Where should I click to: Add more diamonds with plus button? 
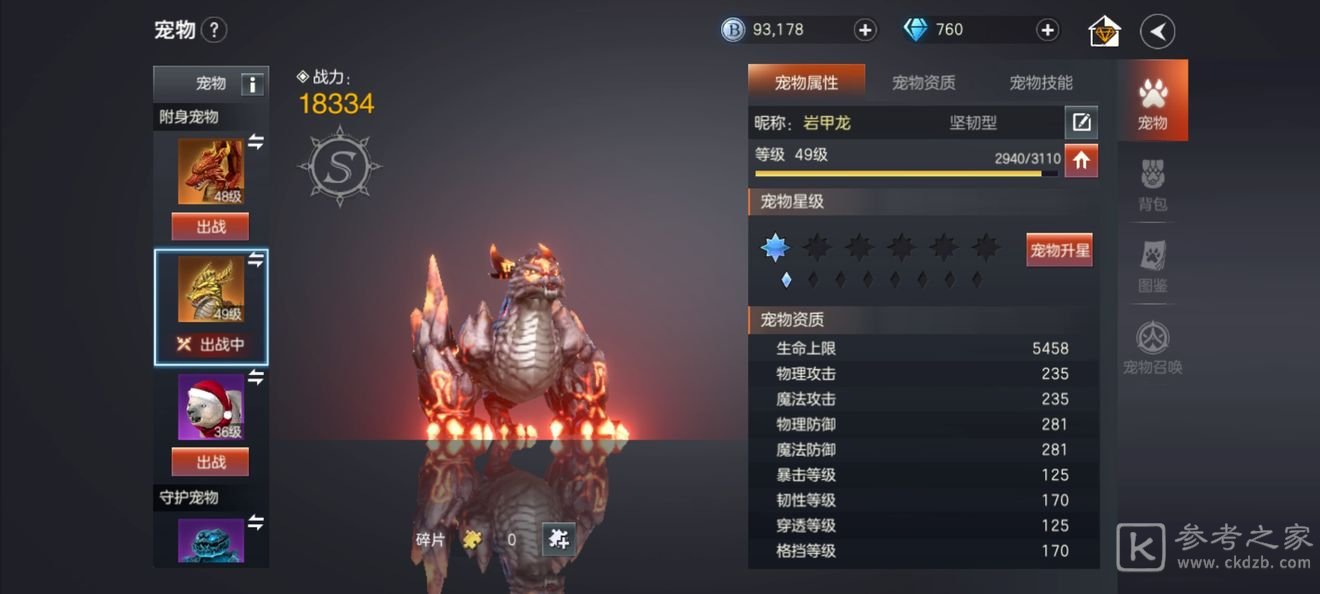1047,30
